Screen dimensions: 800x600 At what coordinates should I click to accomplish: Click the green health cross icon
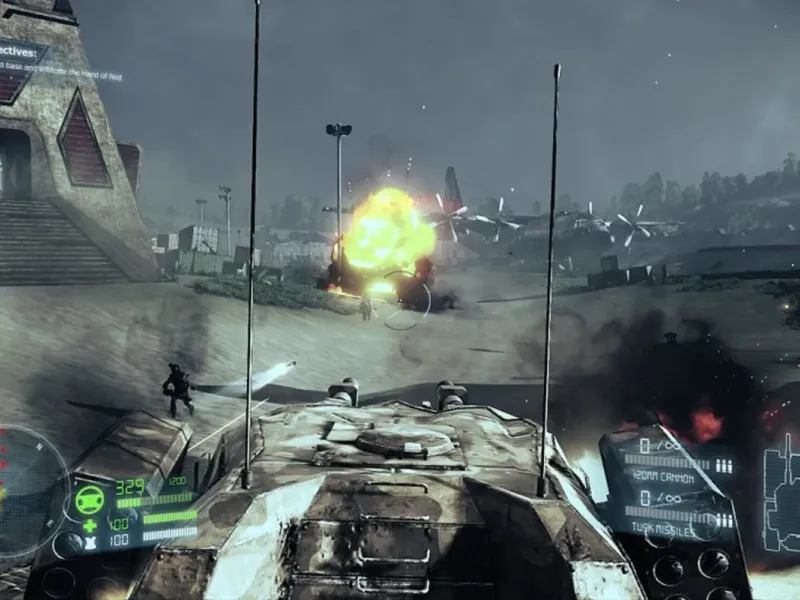point(89,525)
